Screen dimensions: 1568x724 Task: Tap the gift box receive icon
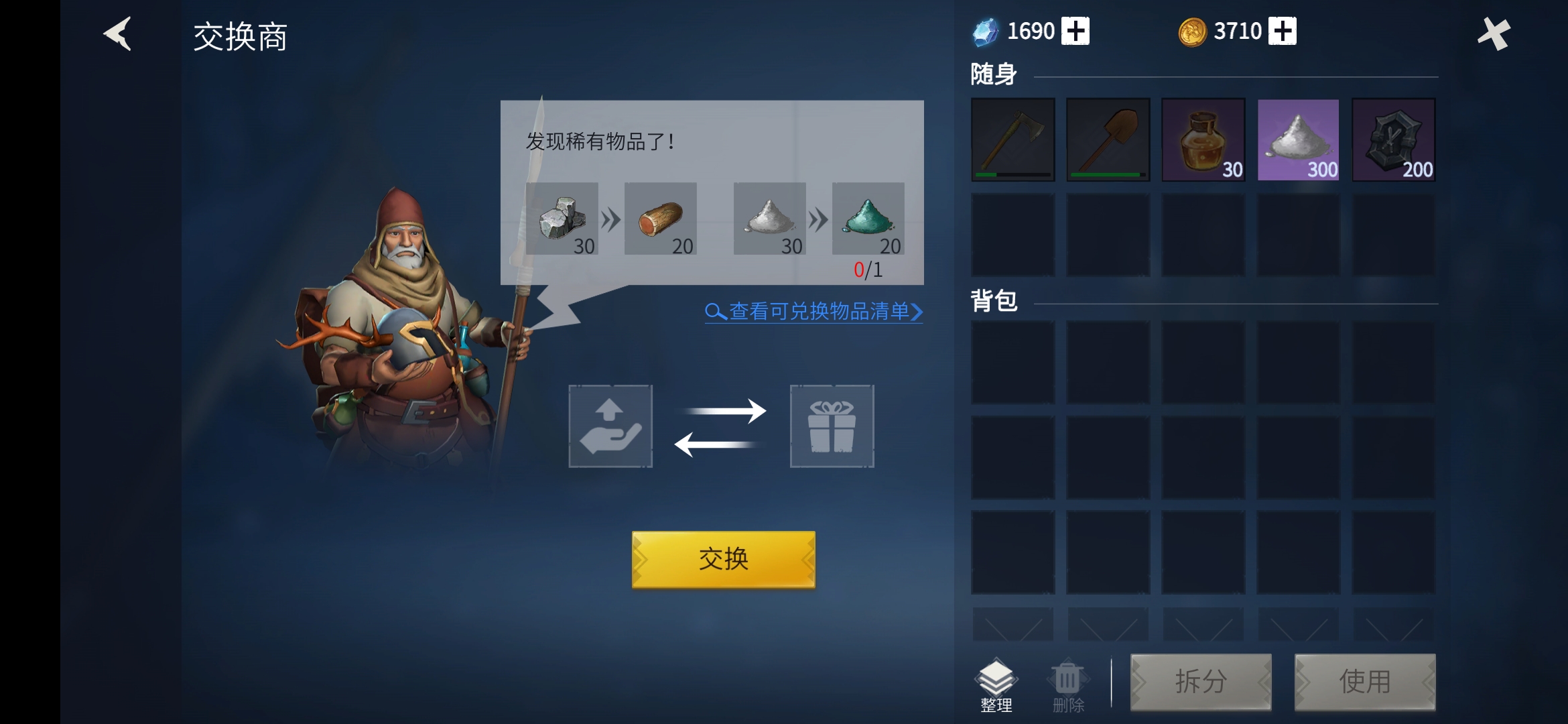pyautogui.click(x=832, y=427)
